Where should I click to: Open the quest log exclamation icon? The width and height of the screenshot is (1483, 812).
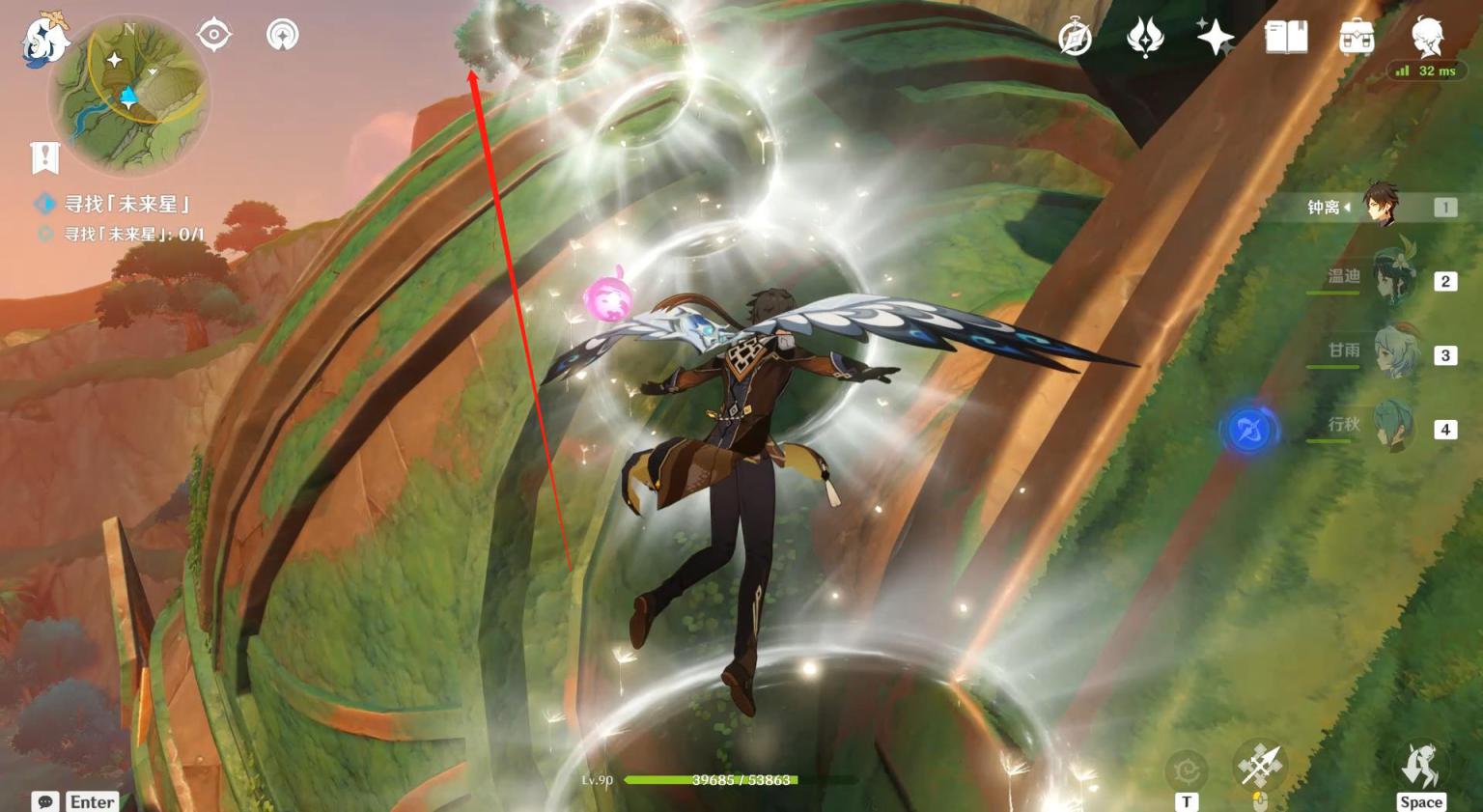[x=45, y=156]
